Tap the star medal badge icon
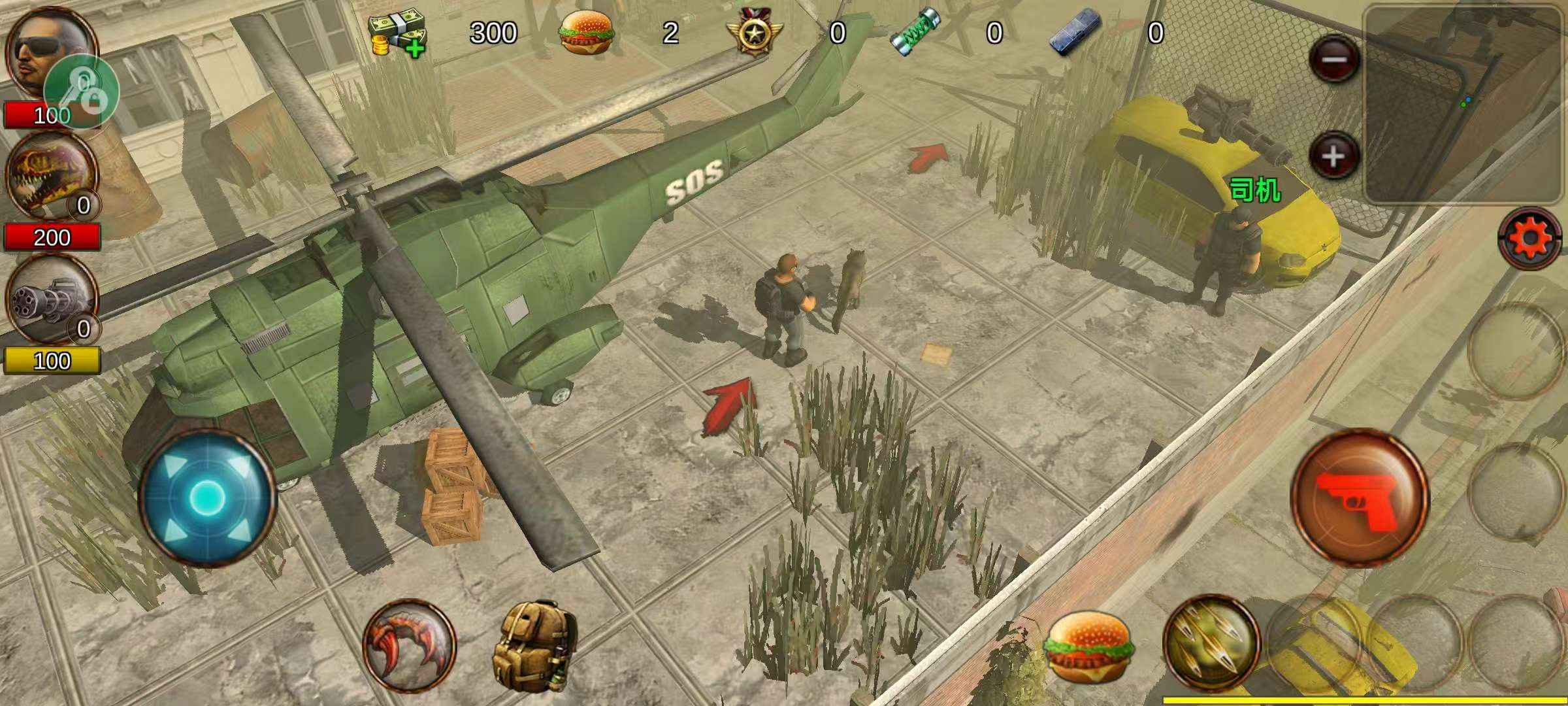Viewport: 1568px width, 706px height. (754, 33)
